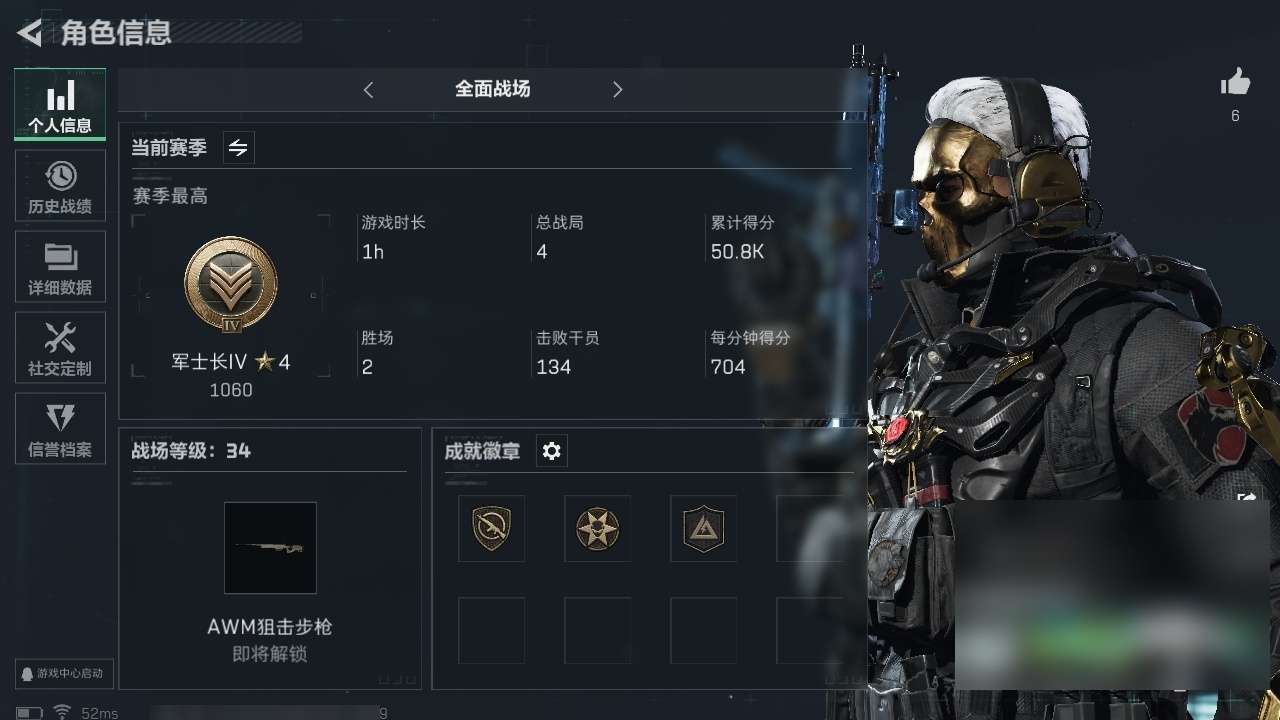Image resolution: width=1280 pixels, height=720 pixels.
Task: Give a thumbs-up like to this profile
Action: pos(1235,84)
